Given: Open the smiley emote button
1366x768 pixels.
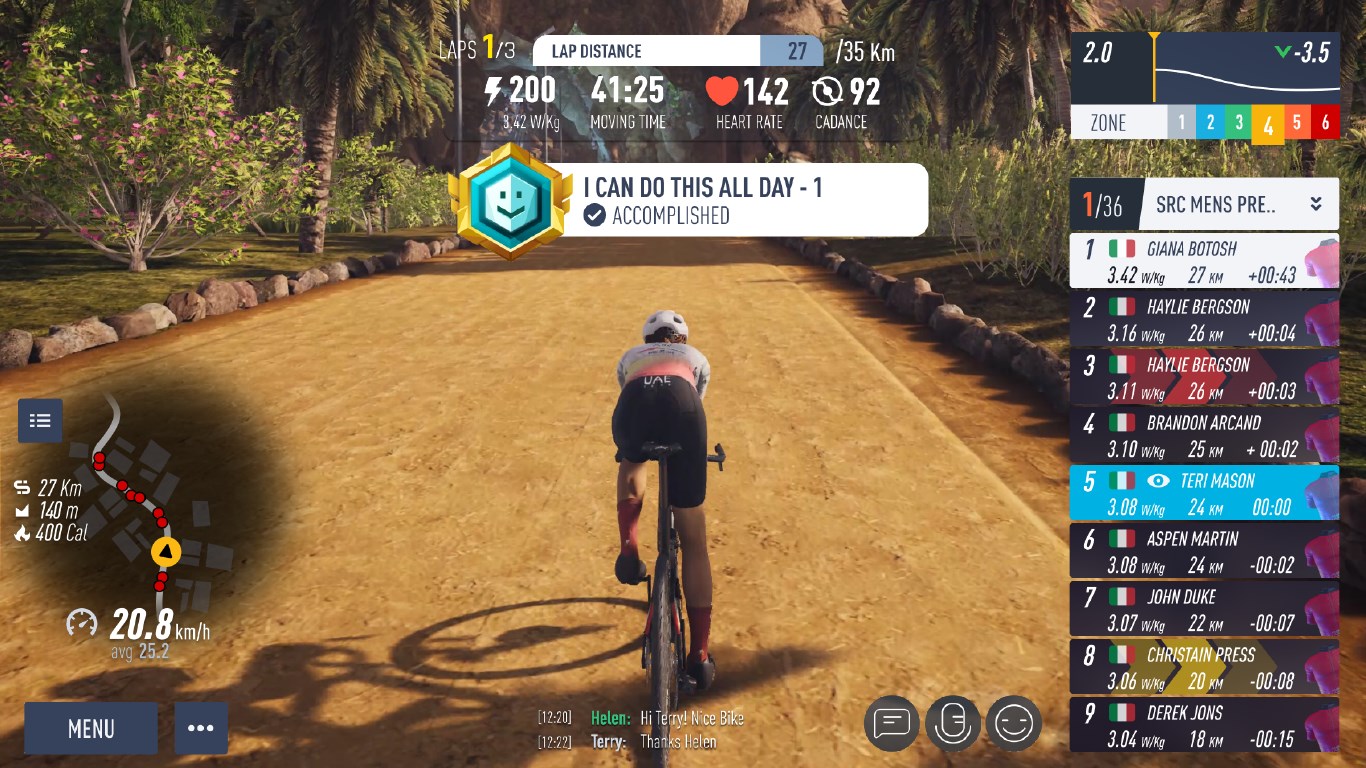Looking at the screenshot, I should pos(1014,722).
